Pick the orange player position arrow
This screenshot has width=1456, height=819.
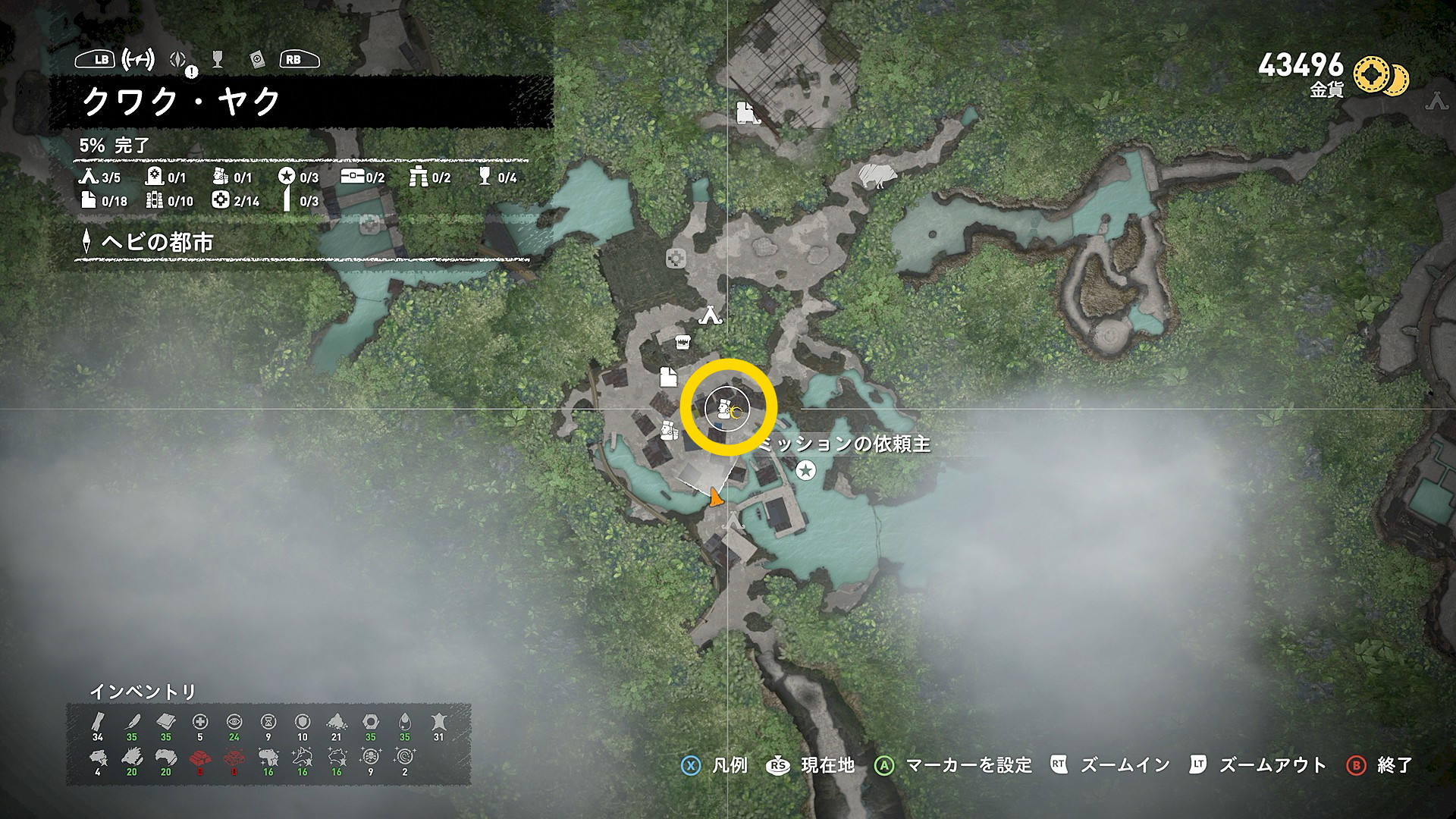(714, 498)
